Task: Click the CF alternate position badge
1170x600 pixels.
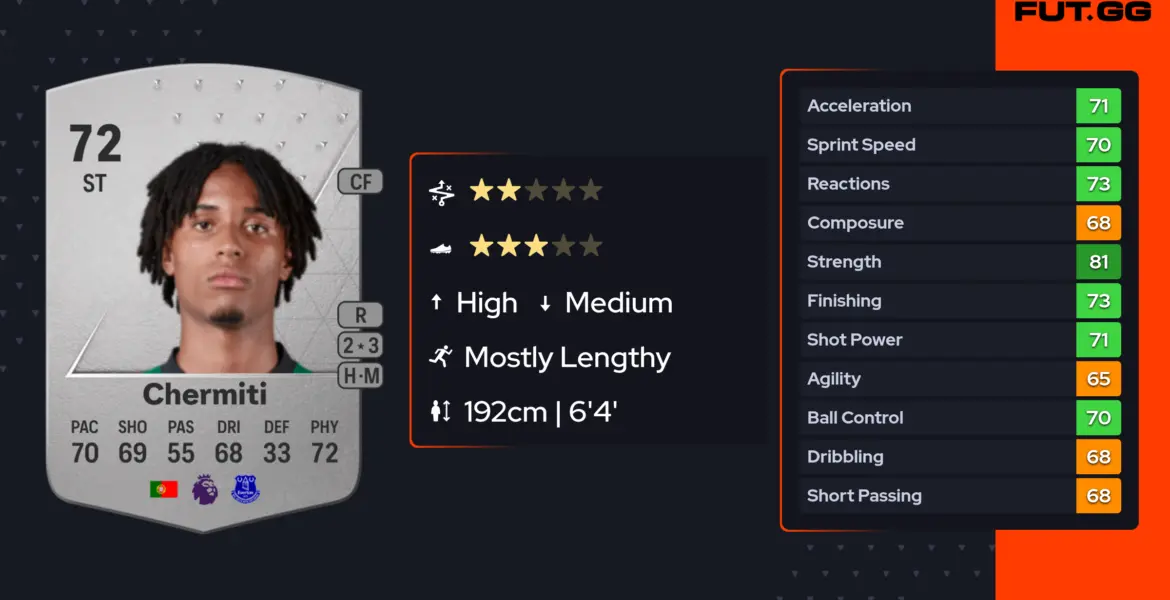Action: pyautogui.click(x=360, y=182)
